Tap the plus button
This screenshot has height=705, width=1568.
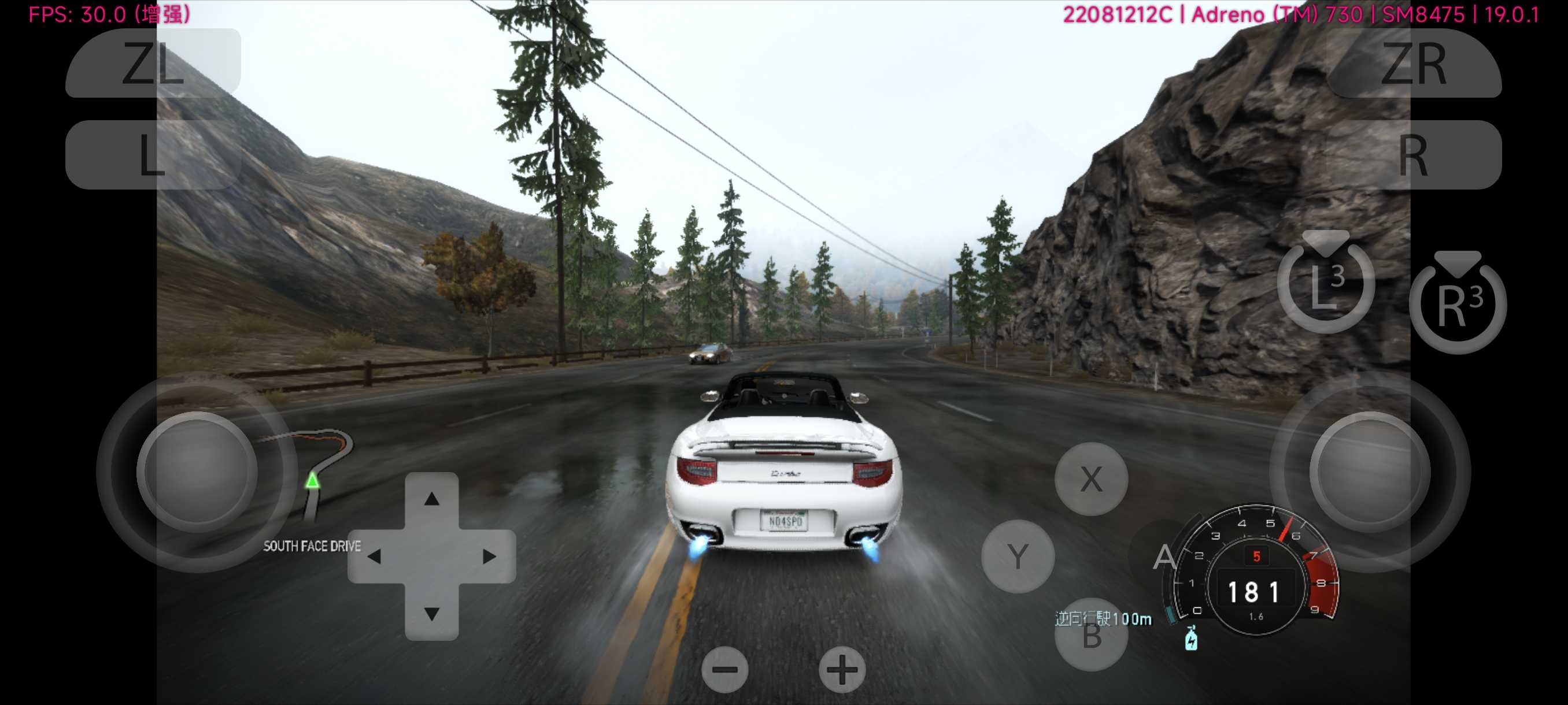point(842,670)
